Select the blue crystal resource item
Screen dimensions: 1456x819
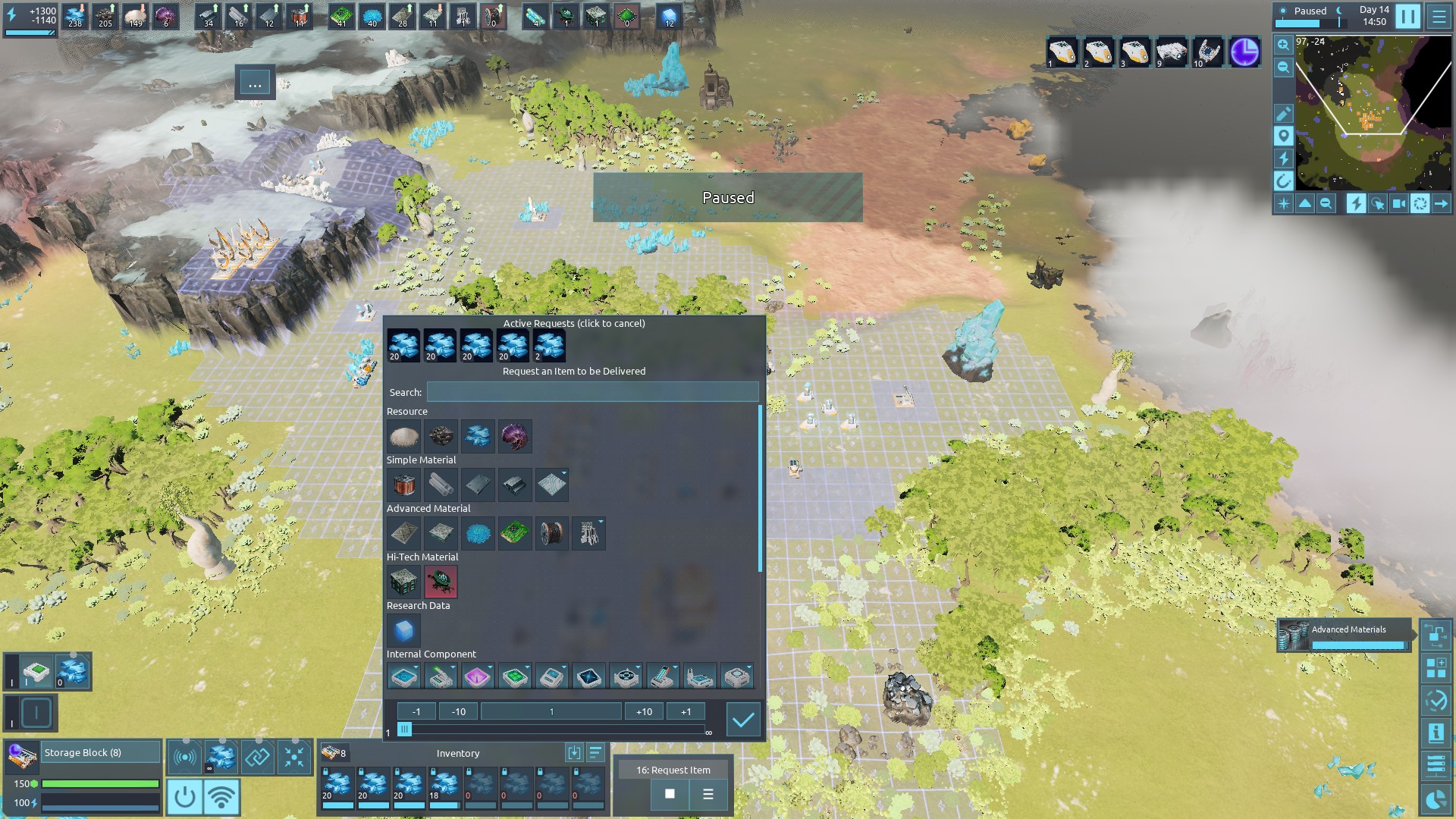tap(478, 436)
